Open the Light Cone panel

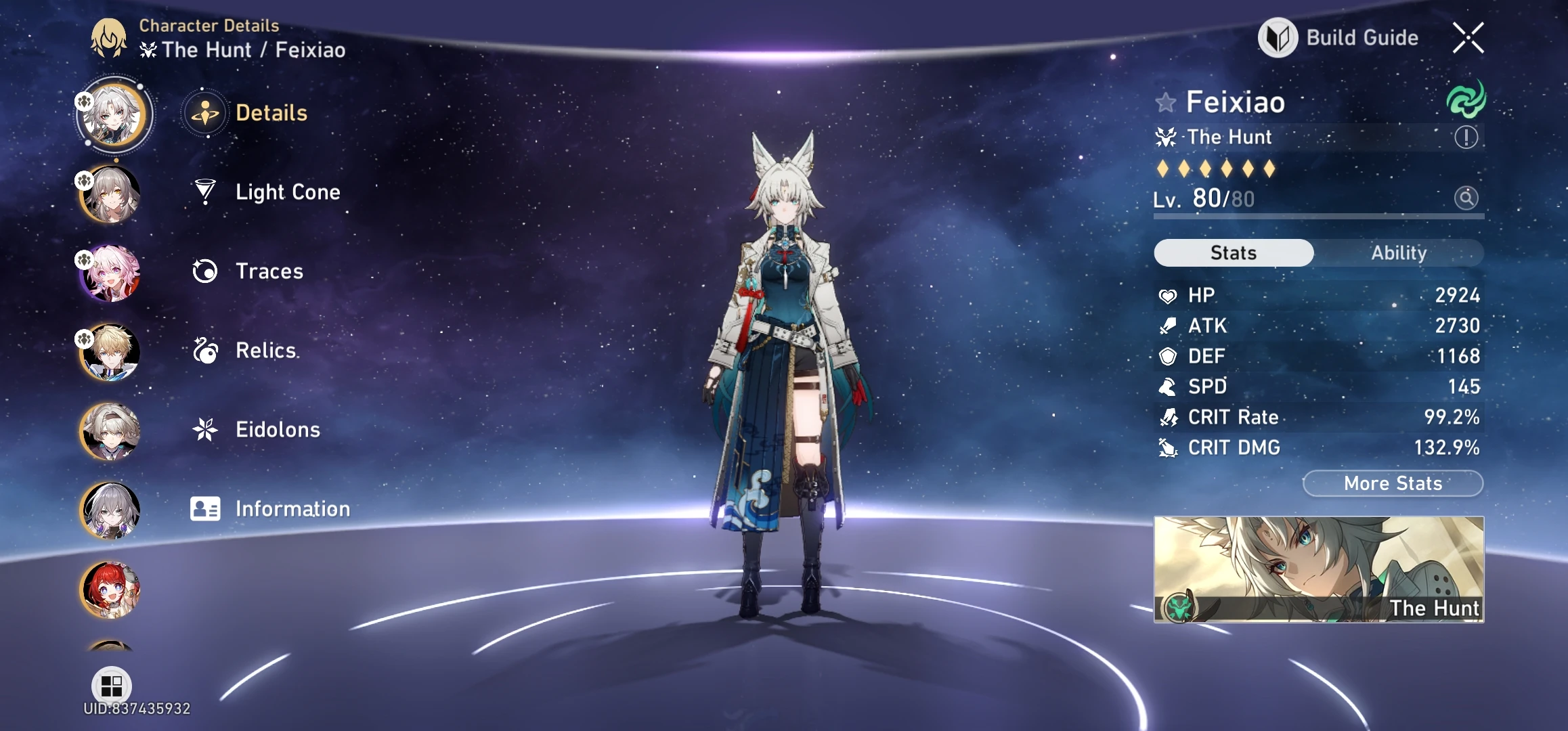[x=288, y=192]
